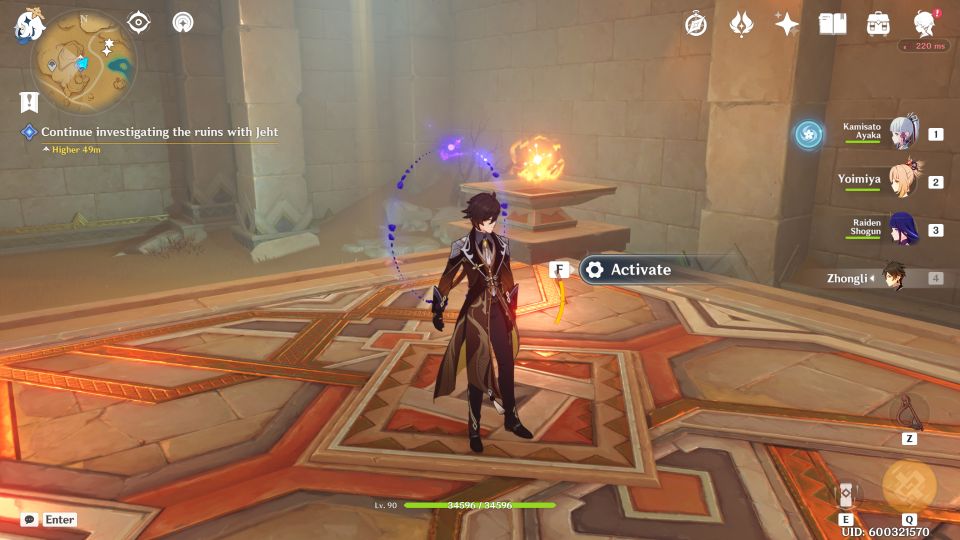The image size is (960, 540).
Task: Open the chat box
Action: tap(49, 519)
